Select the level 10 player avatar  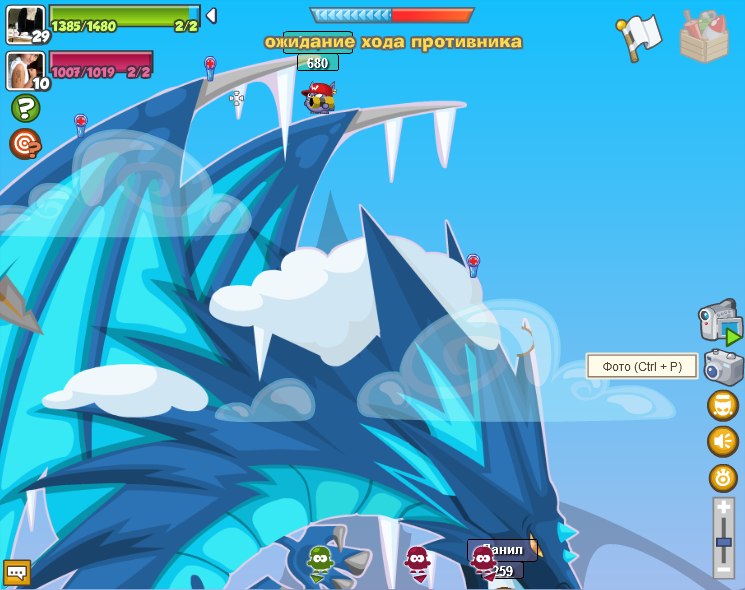point(25,70)
